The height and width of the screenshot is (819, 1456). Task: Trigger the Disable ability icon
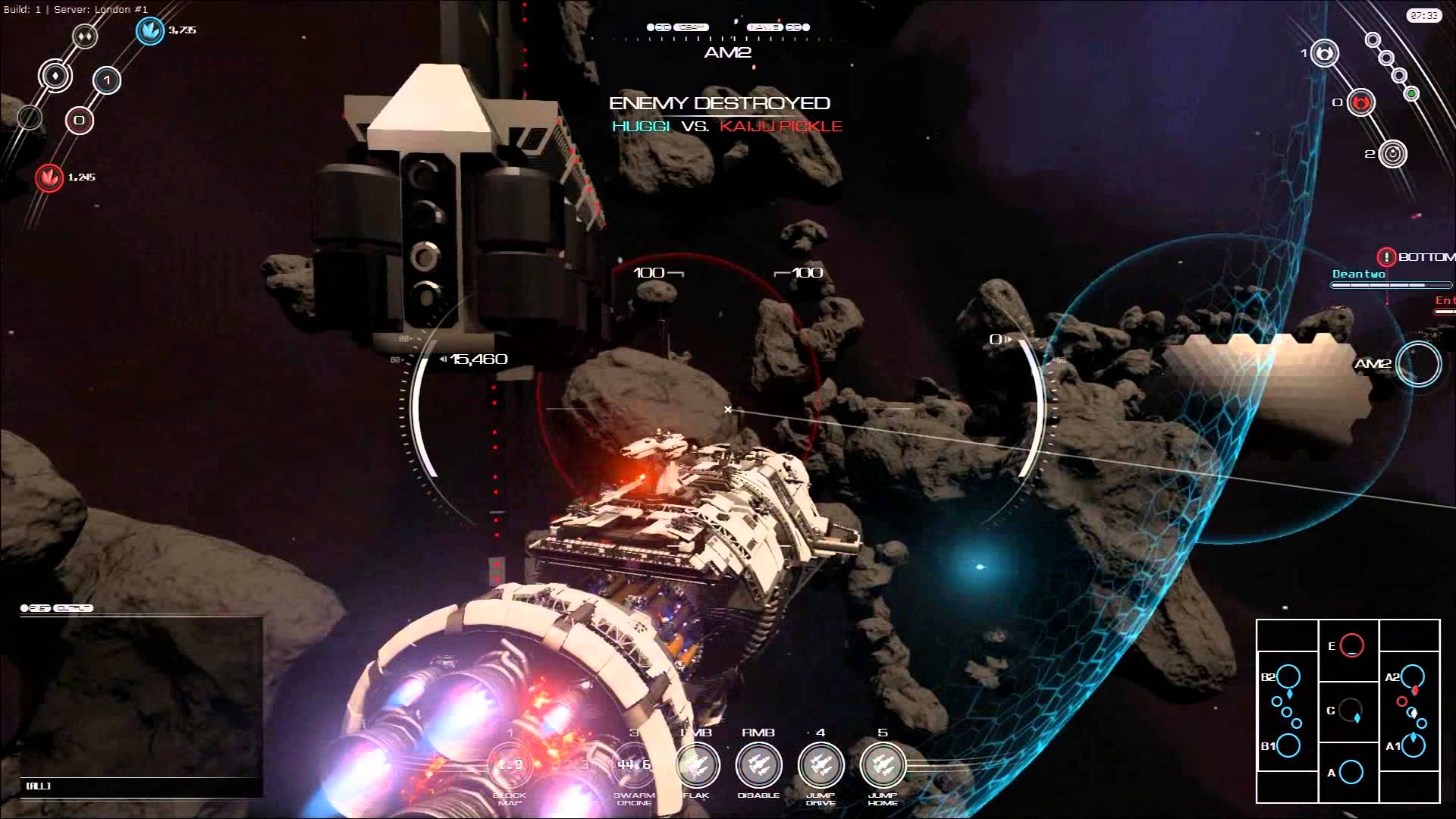[758, 765]
